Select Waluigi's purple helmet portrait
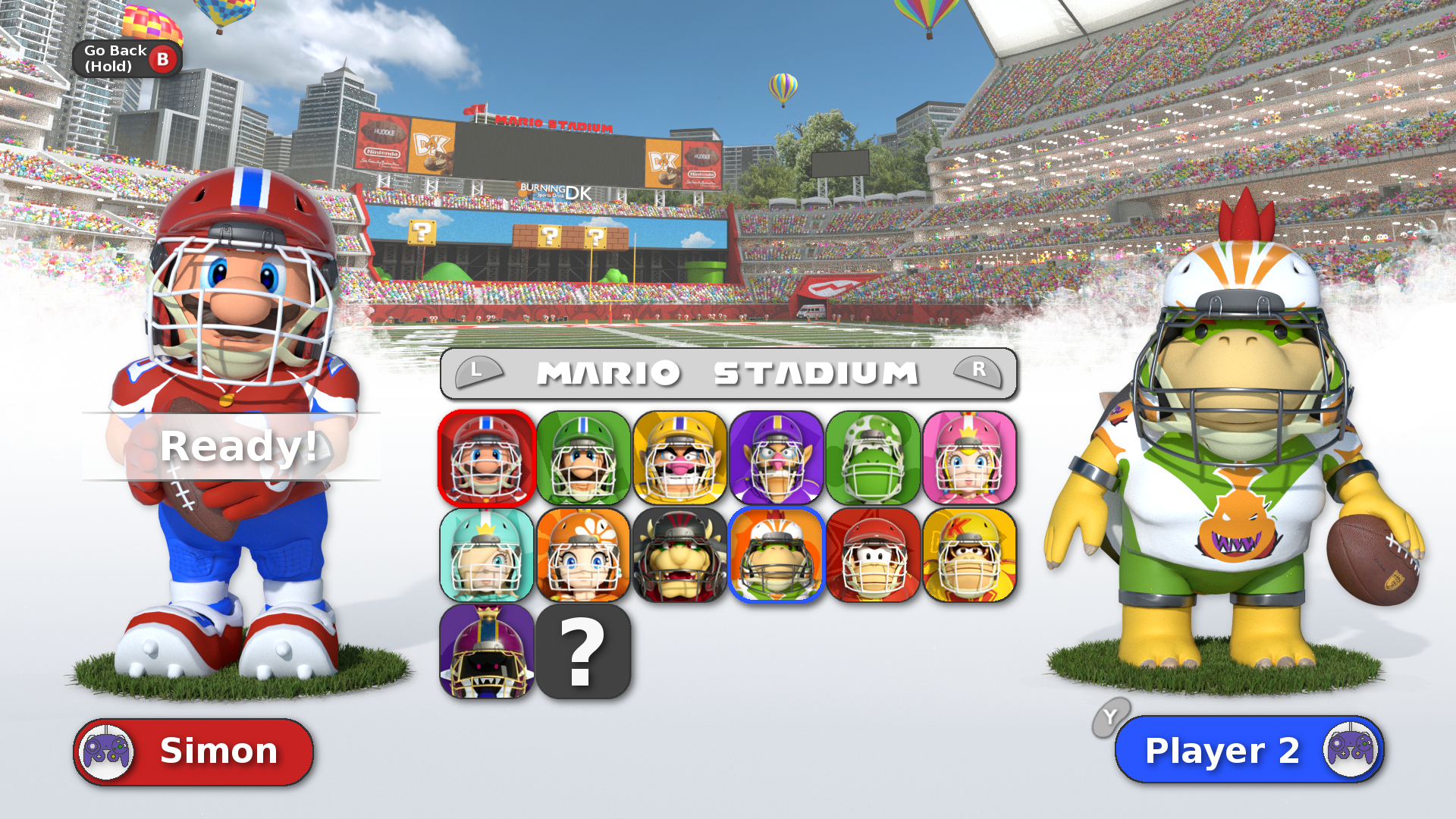This screenshot has height=819, width=1456. [776, 459]
